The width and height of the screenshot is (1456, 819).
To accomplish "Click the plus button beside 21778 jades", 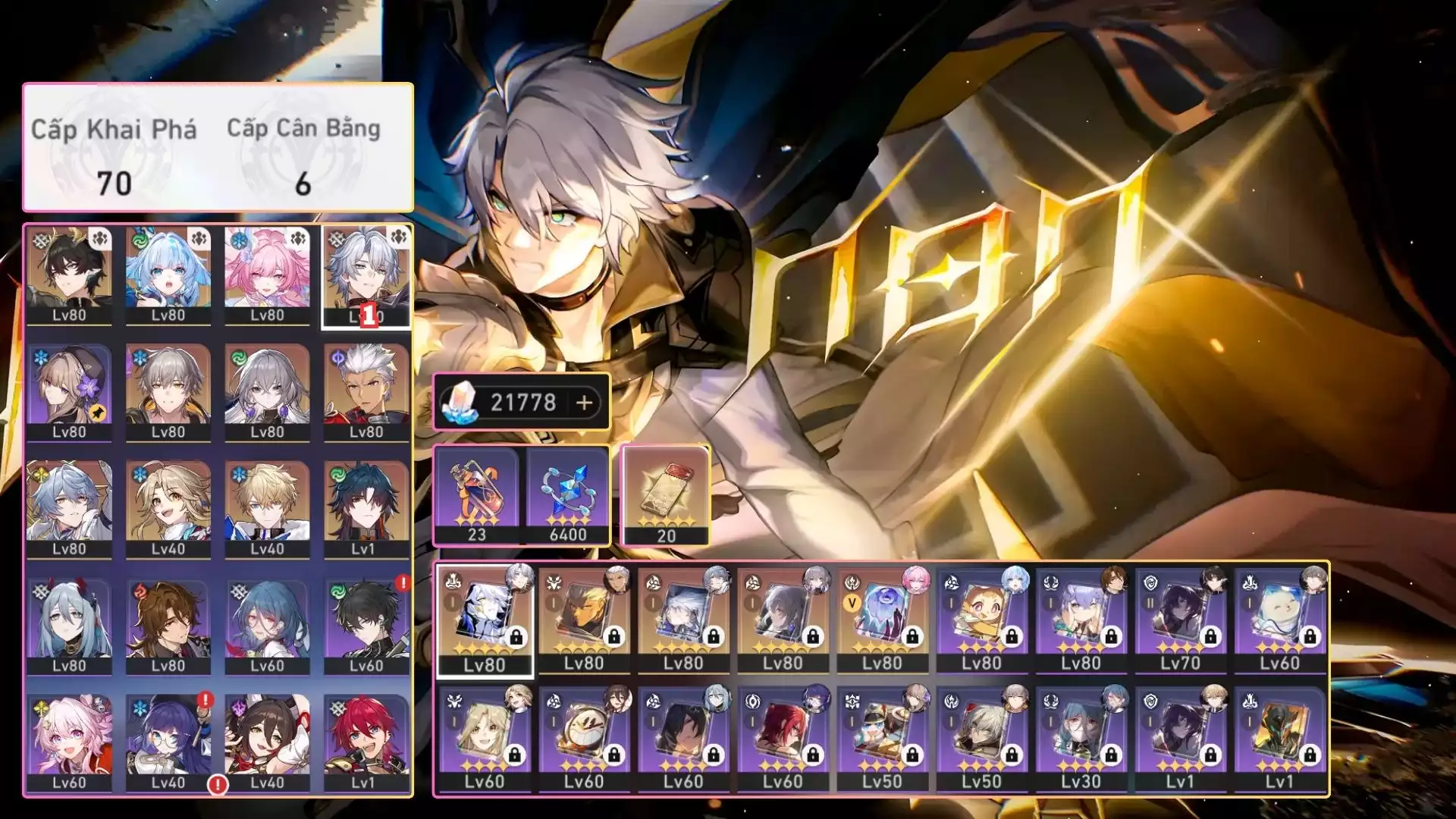I will pyautogui.click(x=584, y=403).
